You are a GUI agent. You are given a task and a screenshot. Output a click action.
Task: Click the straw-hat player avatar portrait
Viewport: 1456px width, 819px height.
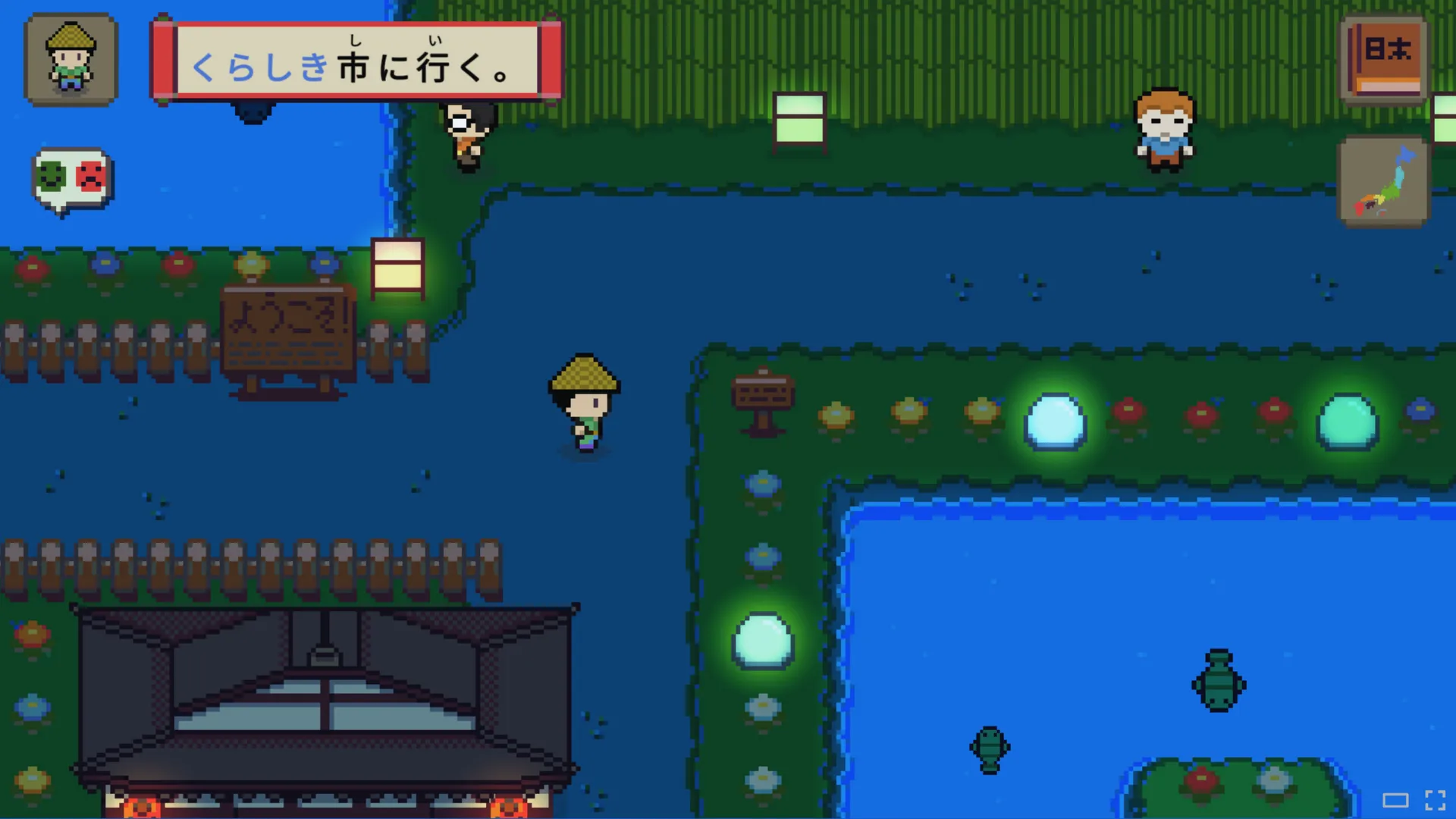point(70,59)
